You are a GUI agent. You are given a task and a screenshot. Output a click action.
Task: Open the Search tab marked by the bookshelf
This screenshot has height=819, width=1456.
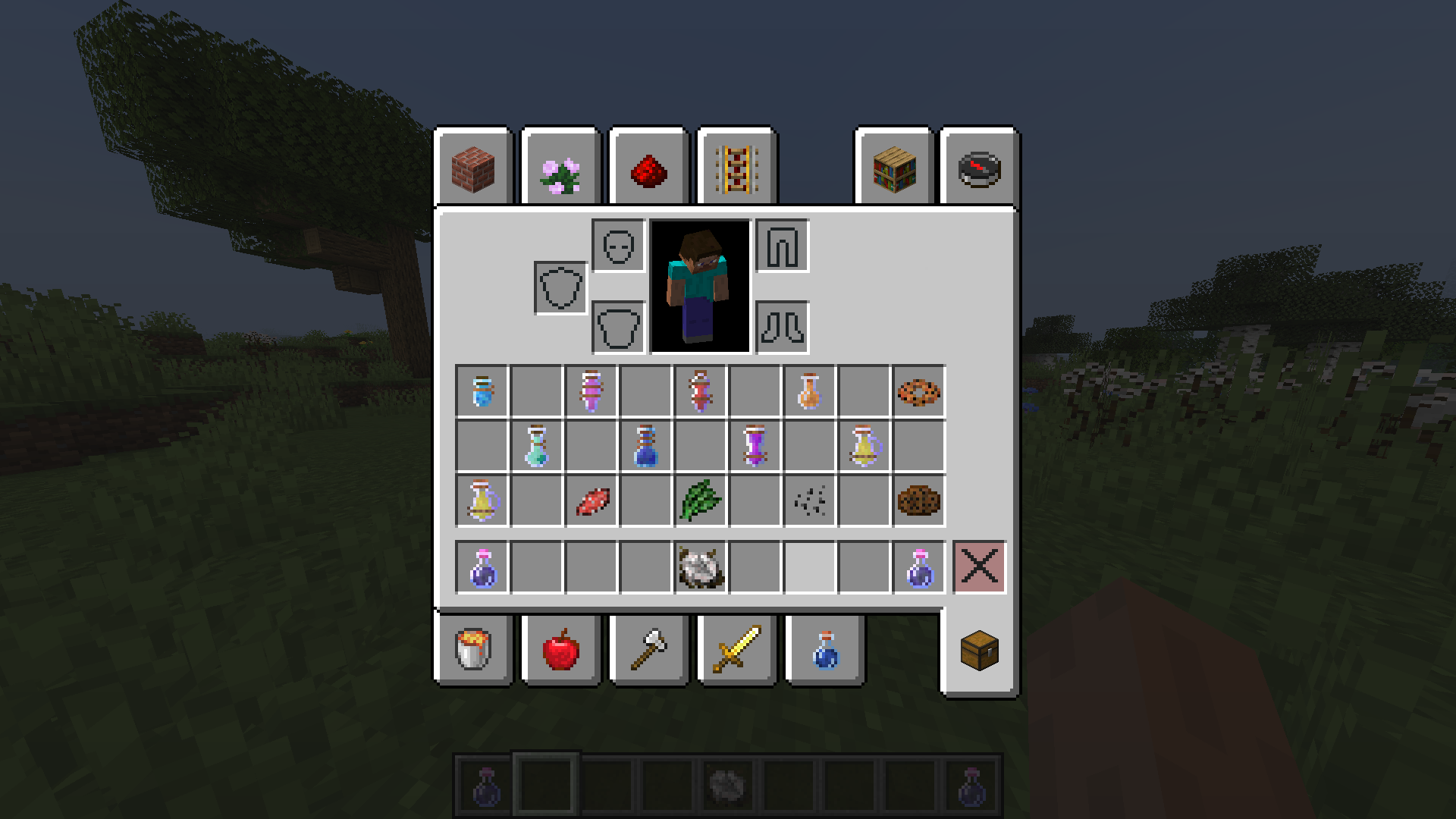pyautogui.click(x=896, y=169)
